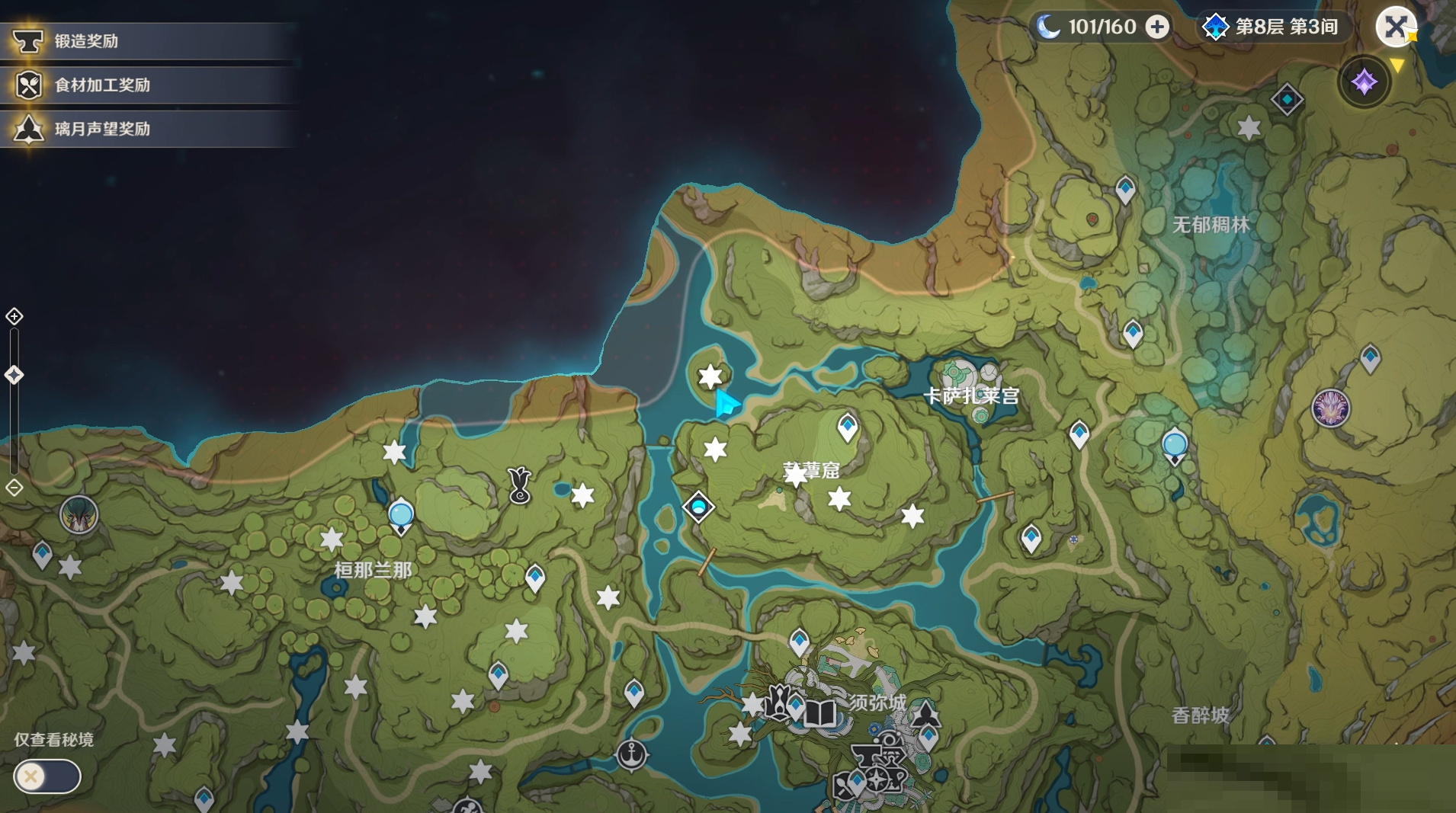Image resolution: width=1456 pixels, height=813 pixels.
Task: Add Original Resin with the plus button
Action: tap(1157, 27)
